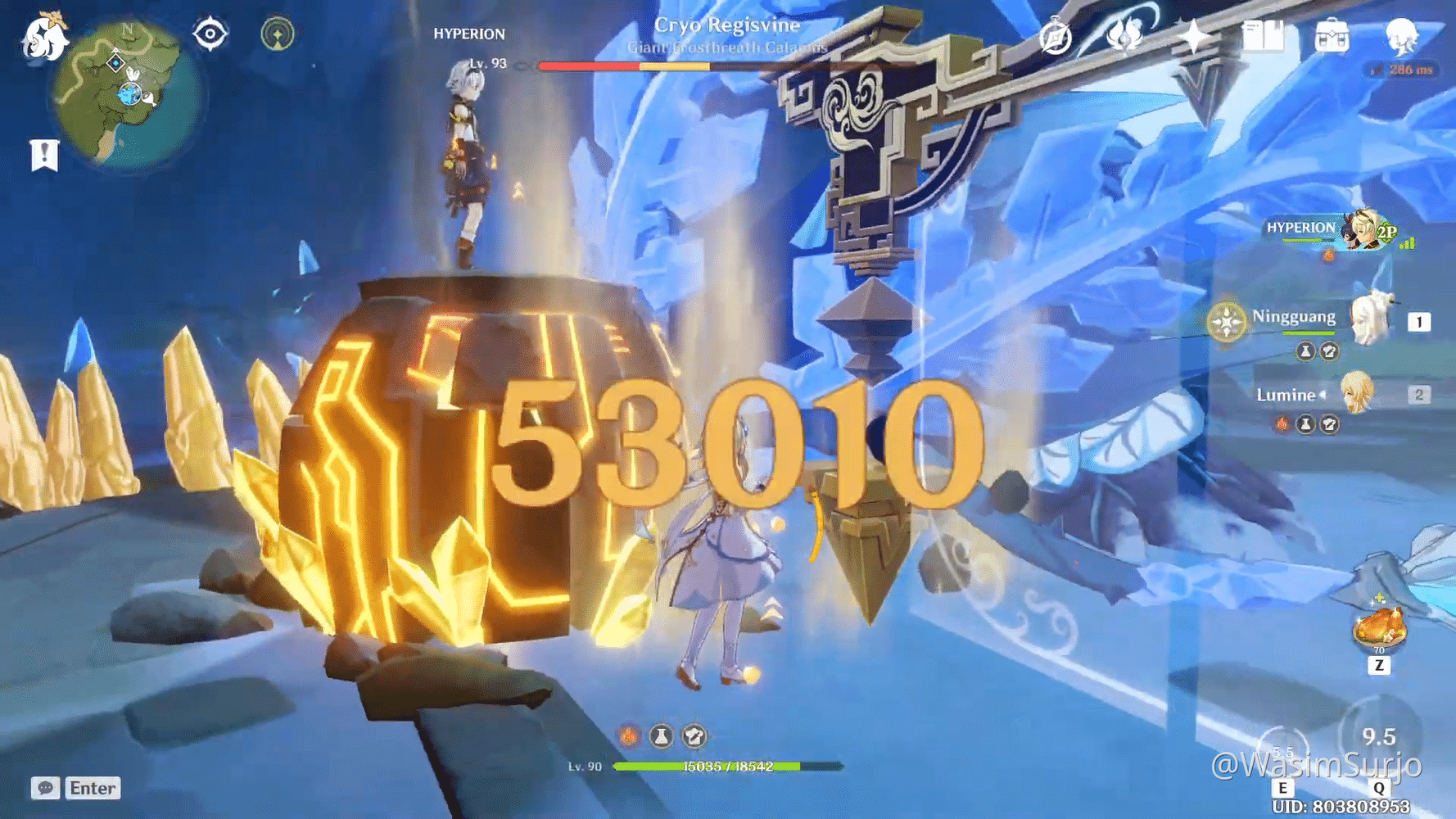Viewport: 1456px width, 819px height.
Task: Click the Enter chat button
Action: (92, 788)
